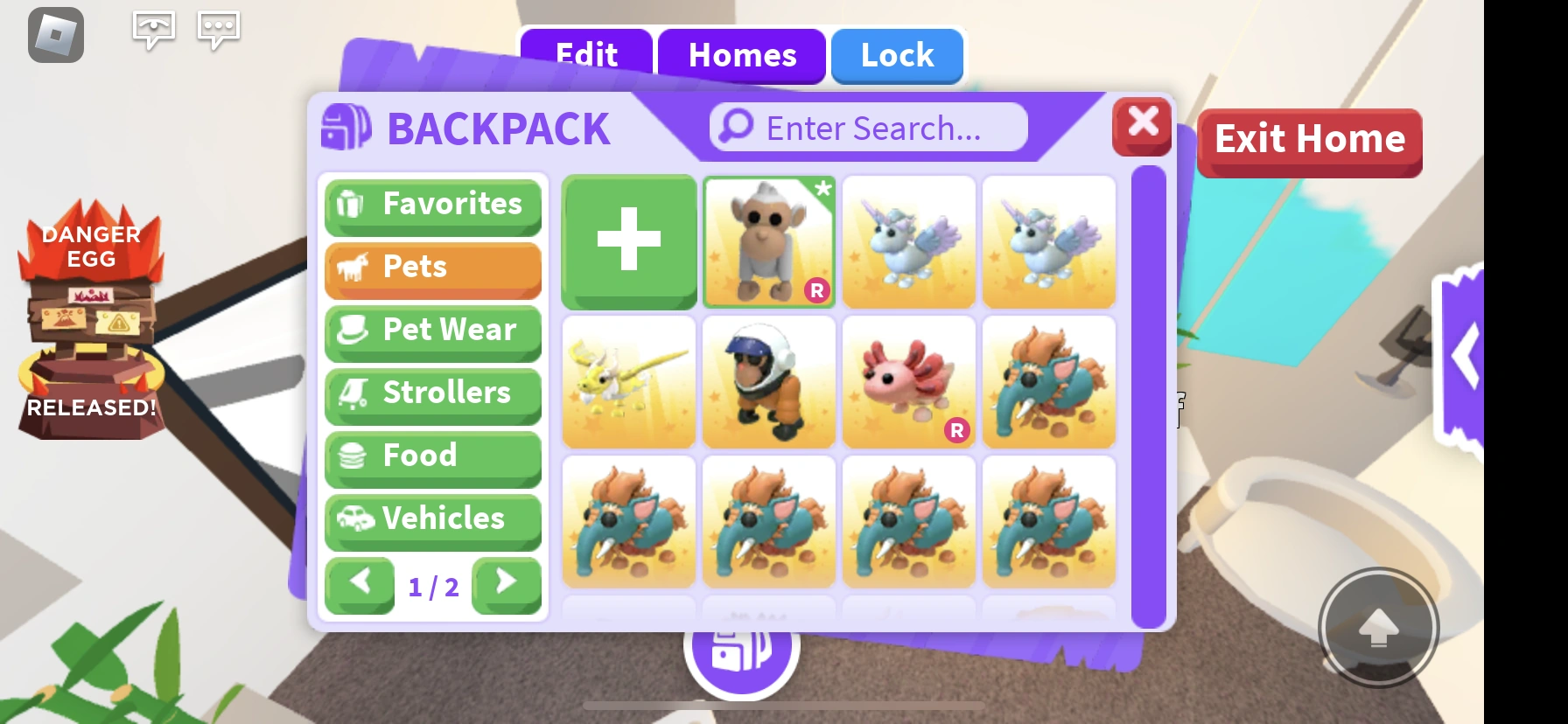Switch to the Homes tab
1568x724 pixels.
pos(742,56)
